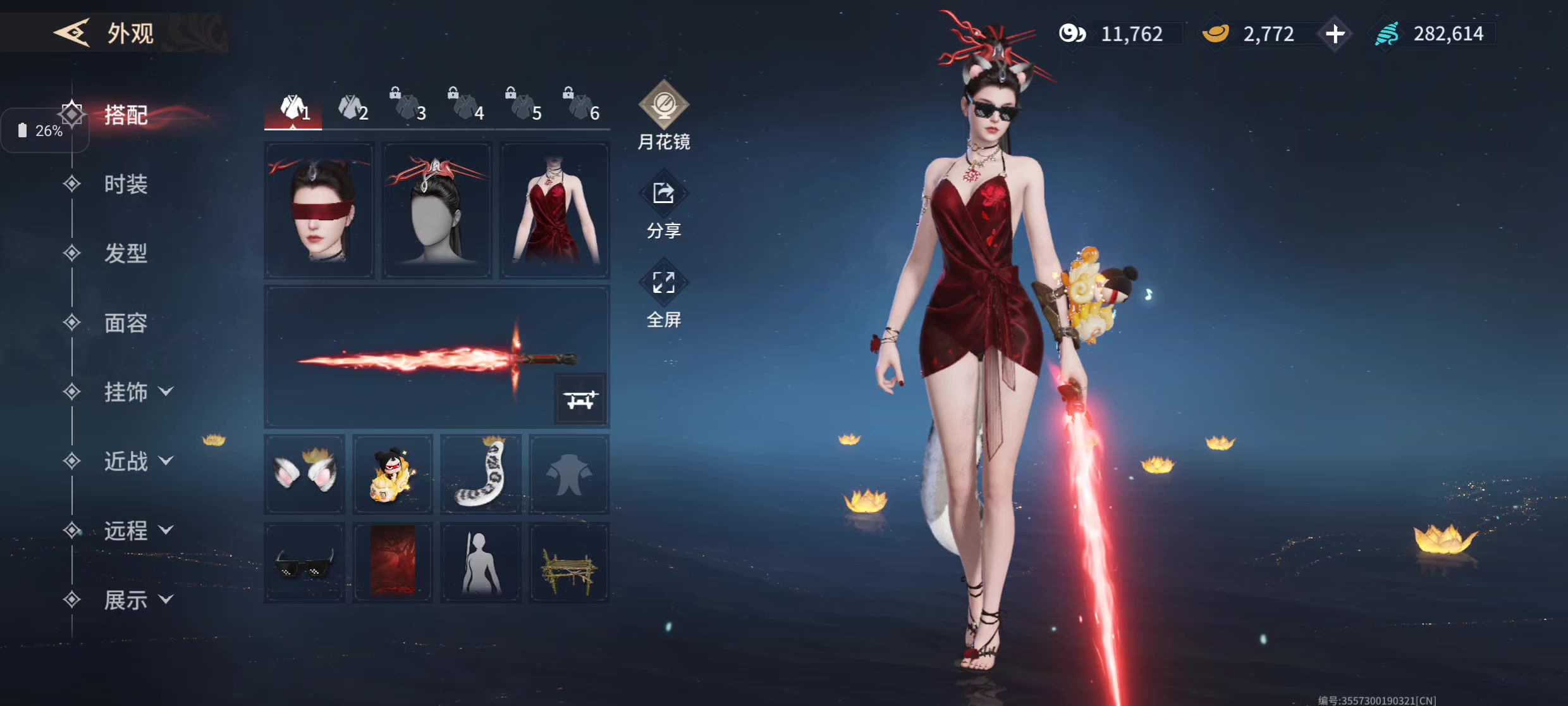Expand the 展示 display category
Screen dimensions: 1568x706
(137, 600)
